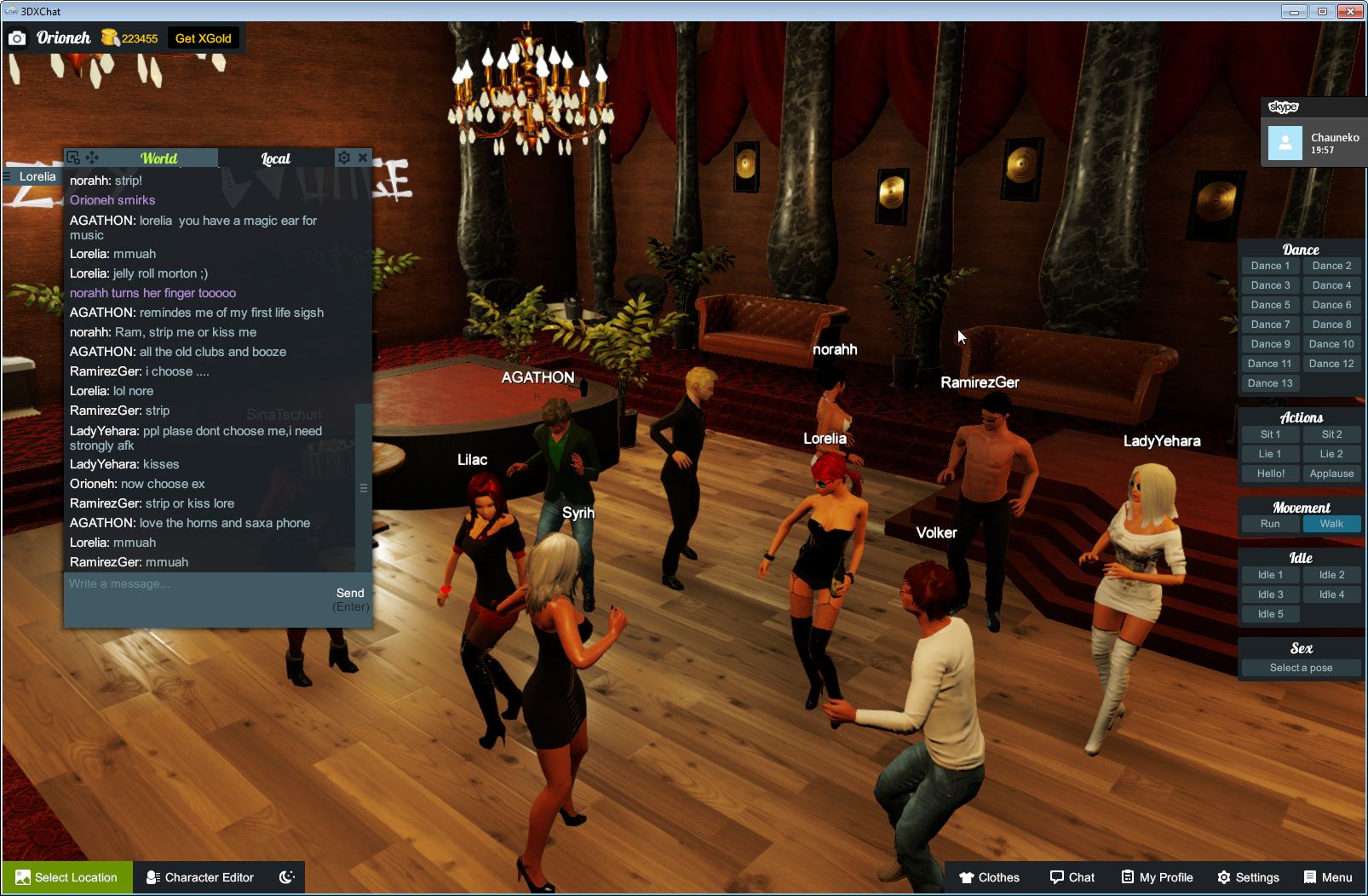
Task: Click the XGold coin icon beside 223455
Action: [x=108, y=37]
